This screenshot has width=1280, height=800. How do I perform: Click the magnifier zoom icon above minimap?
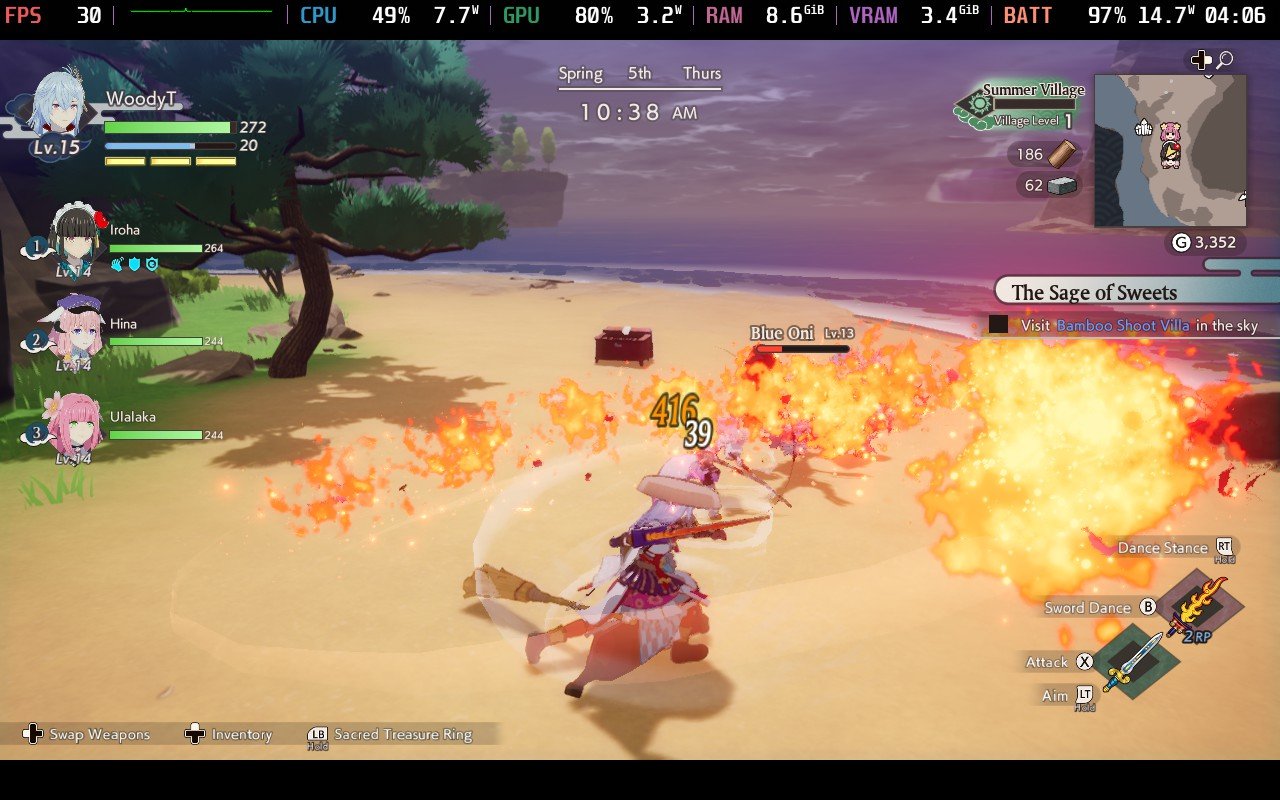(1224, 61)
